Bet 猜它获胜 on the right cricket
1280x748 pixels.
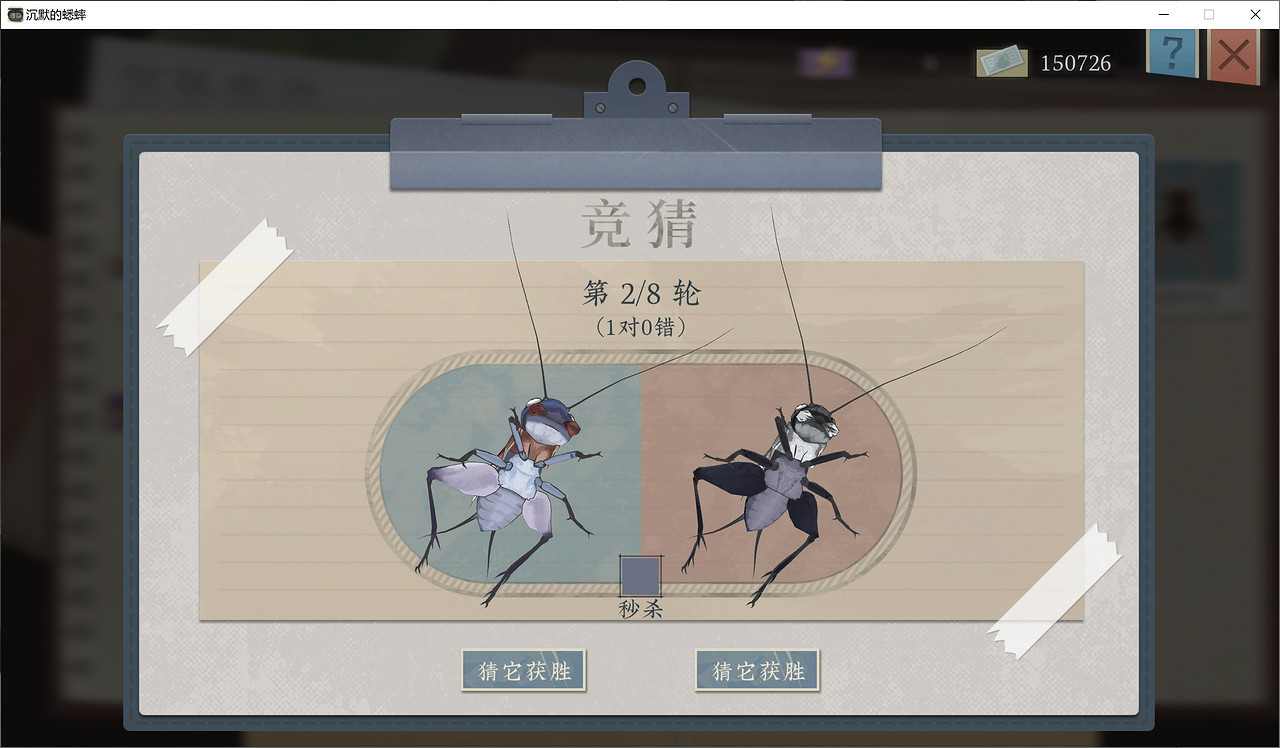coord(757,670)
